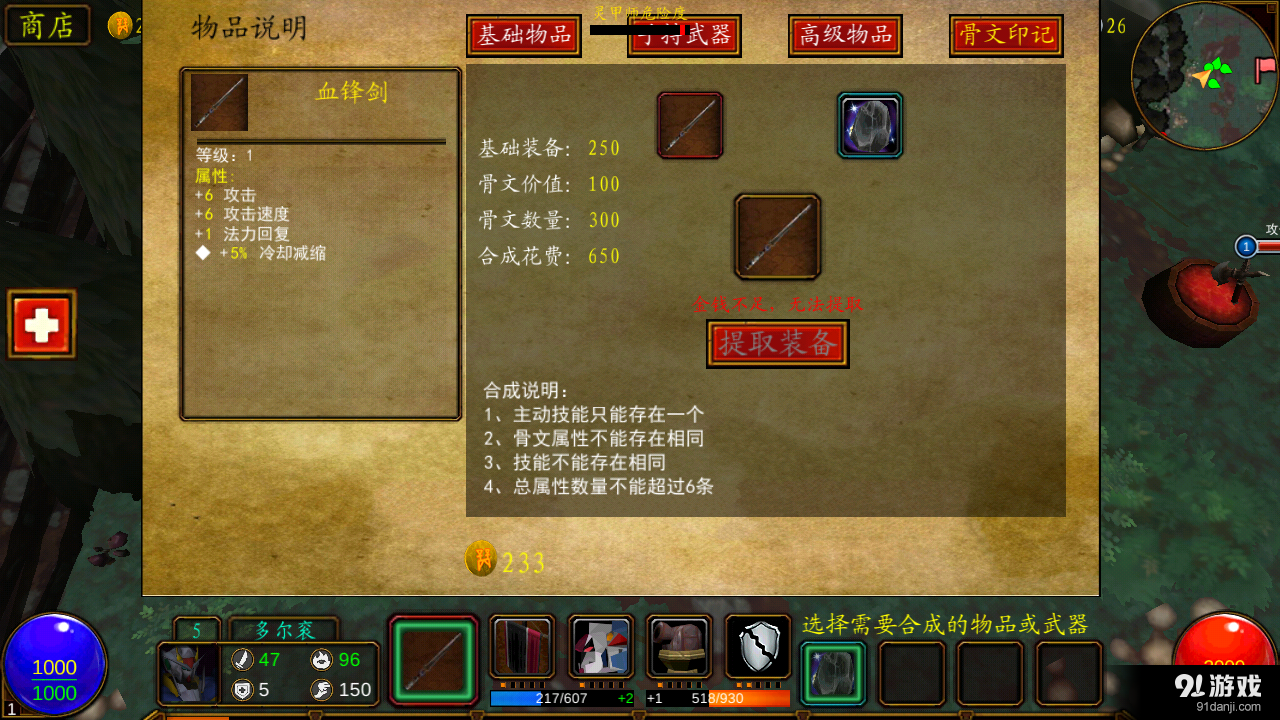Click the cloth item in the second inventory slot
1280x720 pixels.
point(520,647)
